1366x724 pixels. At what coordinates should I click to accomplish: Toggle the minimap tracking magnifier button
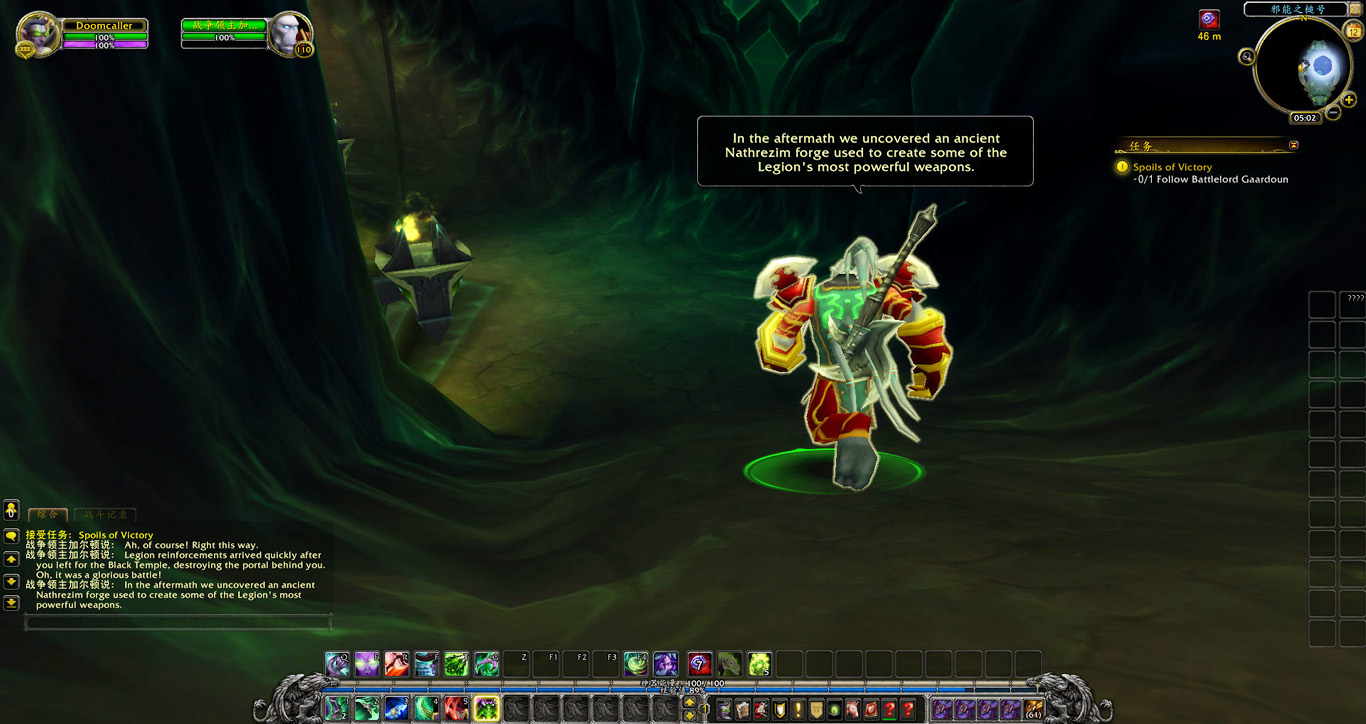(1247, 57)
